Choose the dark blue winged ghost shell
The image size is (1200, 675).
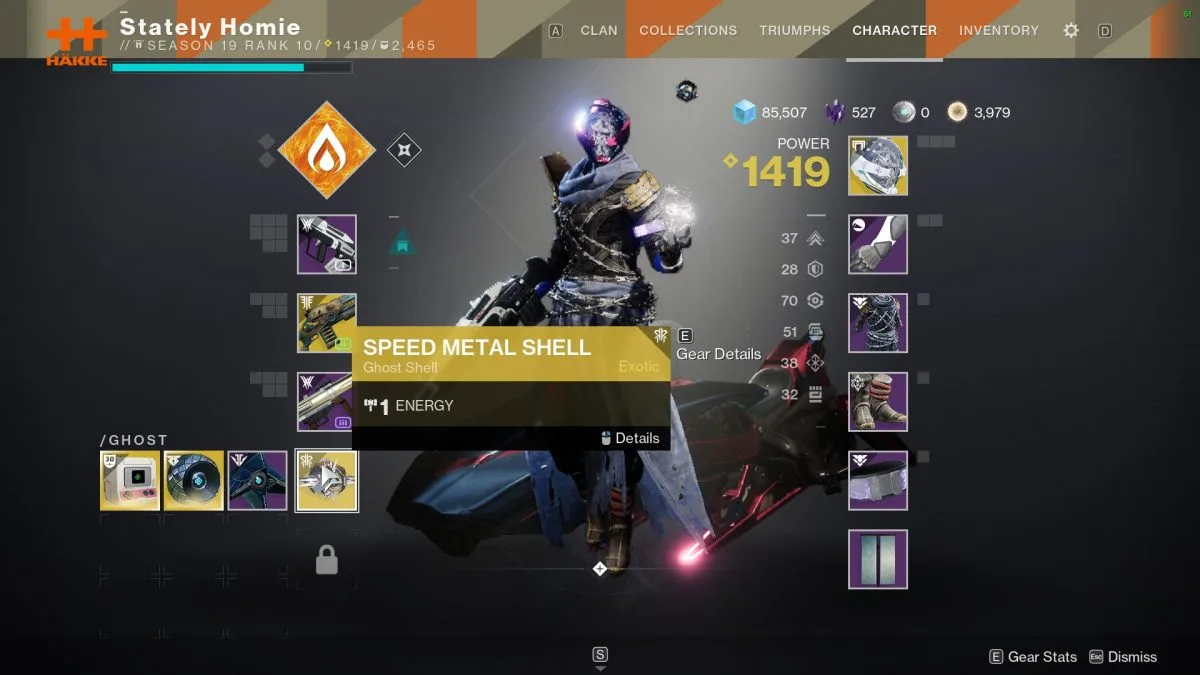pyautogui.click(x=257, y=481)
